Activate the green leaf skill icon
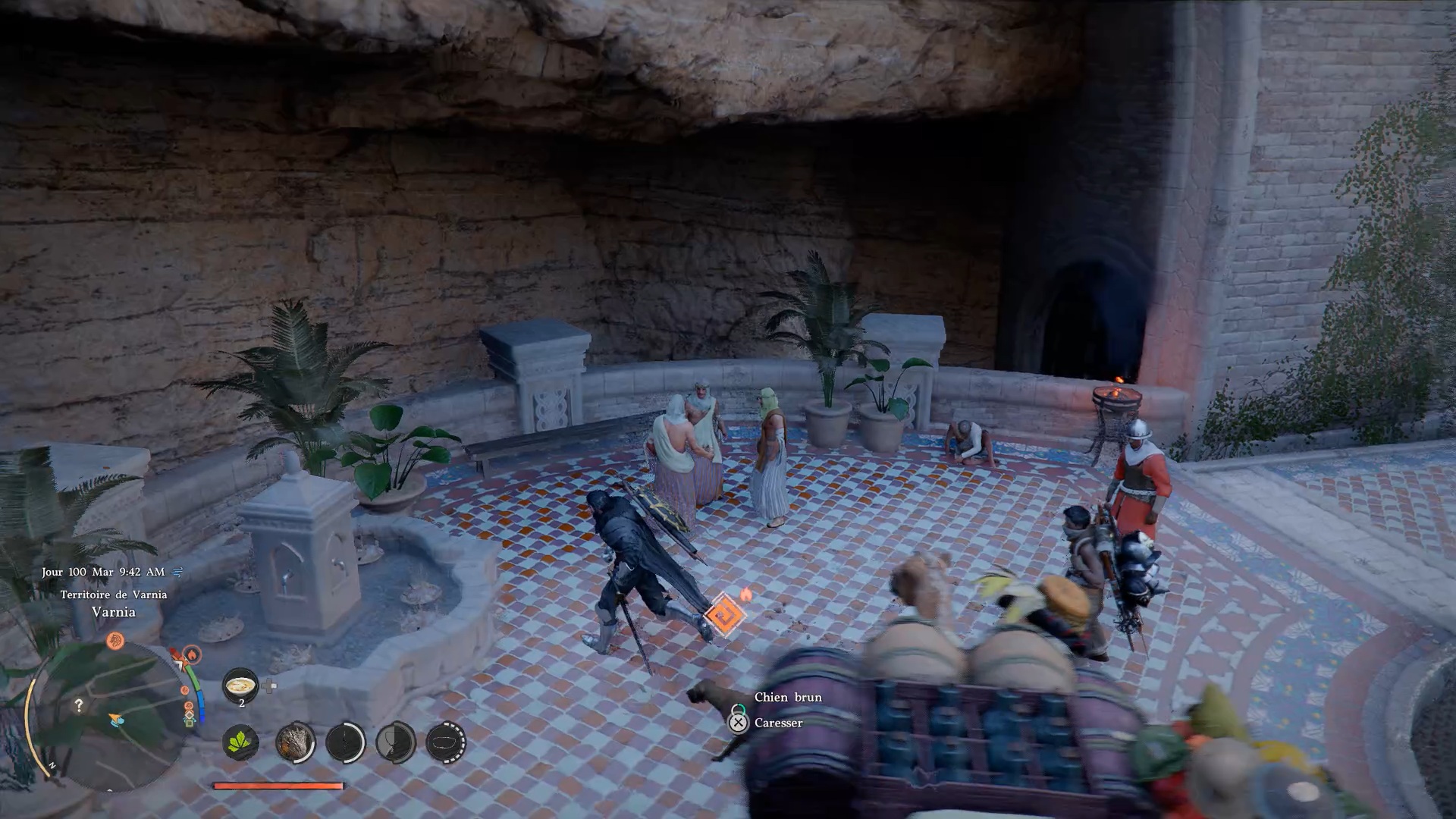1456x819 pixels. pyautogui.click(x=241, y=742)
